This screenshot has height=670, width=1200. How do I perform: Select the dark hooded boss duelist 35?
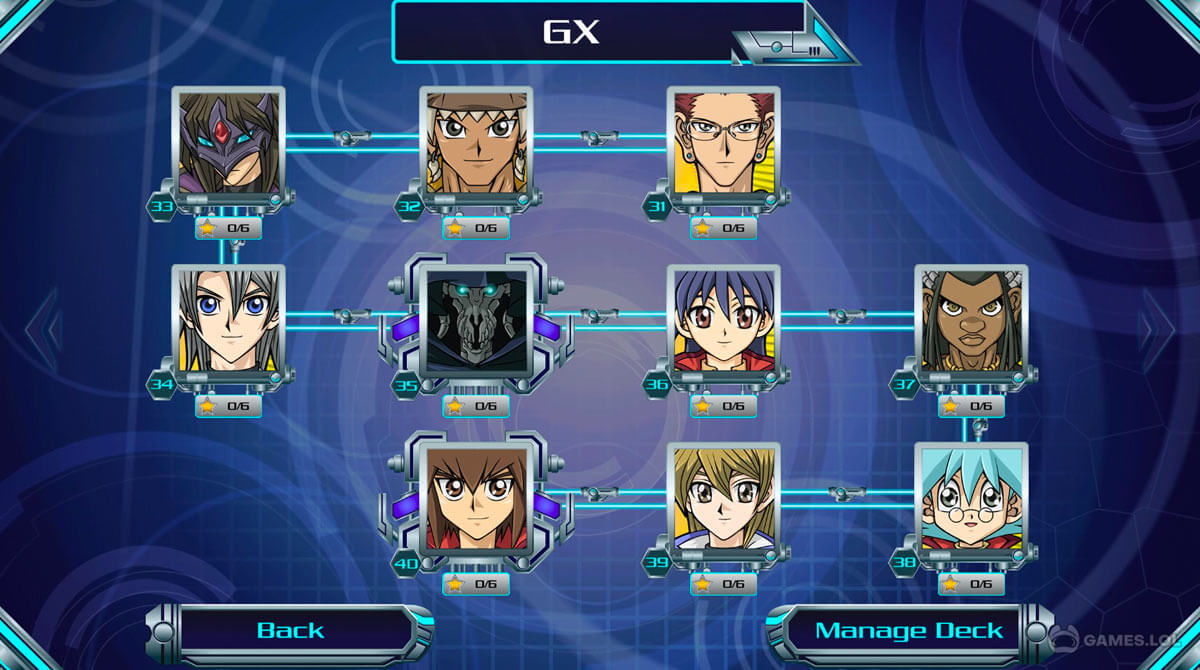[x=476, y=321]
